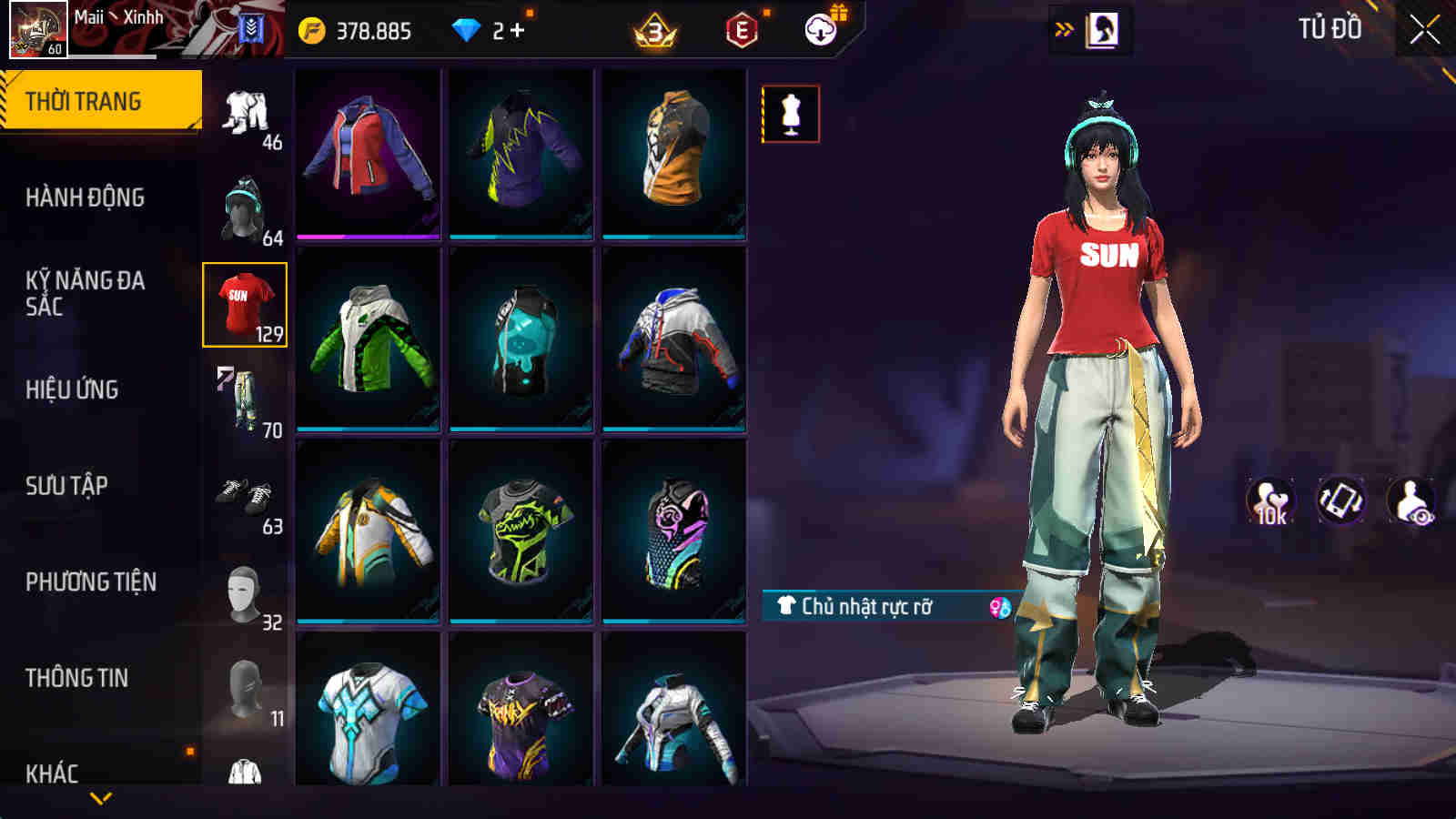The width and height of the screenshot is (1456, 819).
Task: Click the E-badge event icon
Action: pyautogui.click(x=742, y=30)
